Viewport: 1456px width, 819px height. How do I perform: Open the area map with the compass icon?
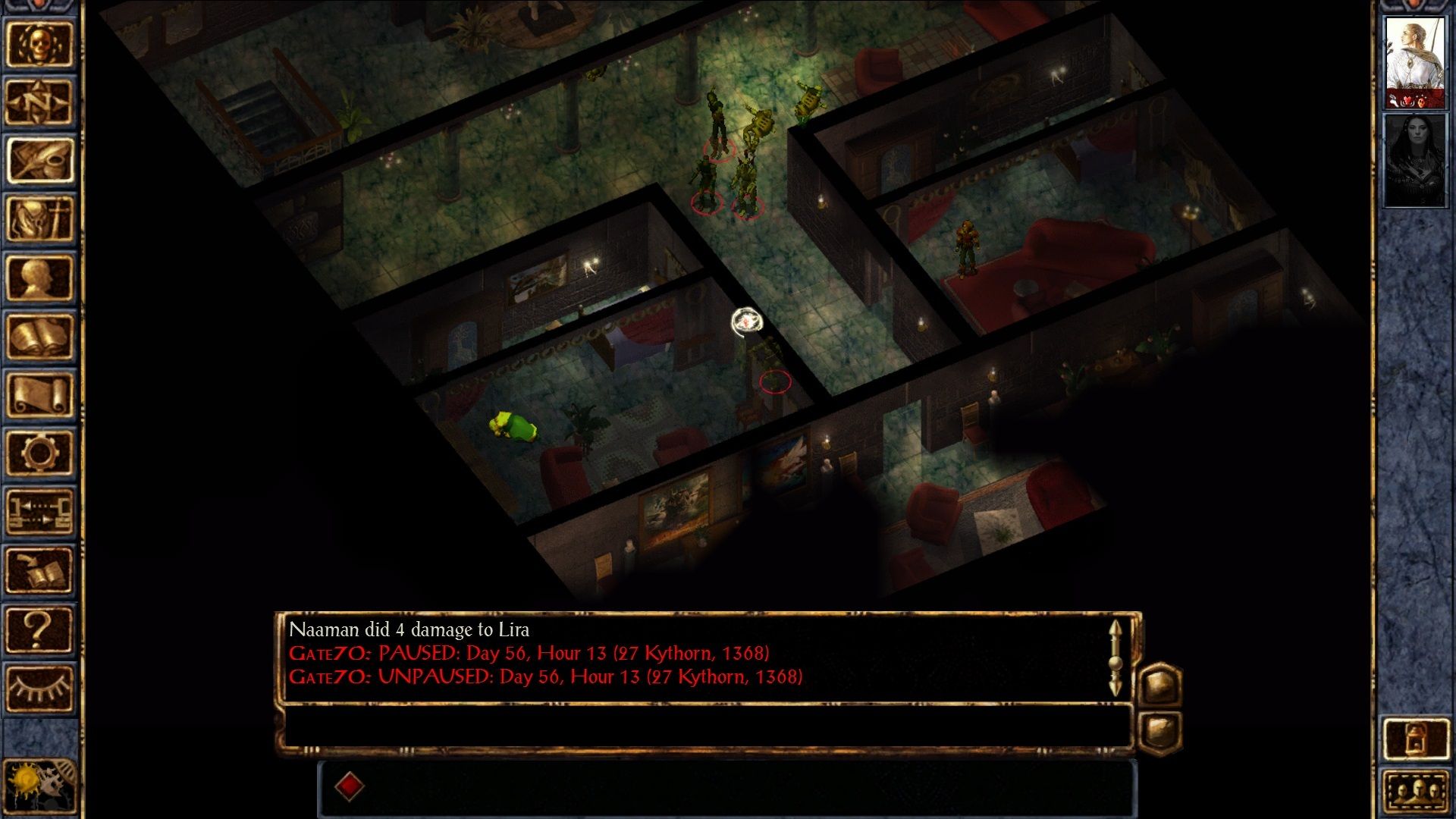tap(40, 102)
